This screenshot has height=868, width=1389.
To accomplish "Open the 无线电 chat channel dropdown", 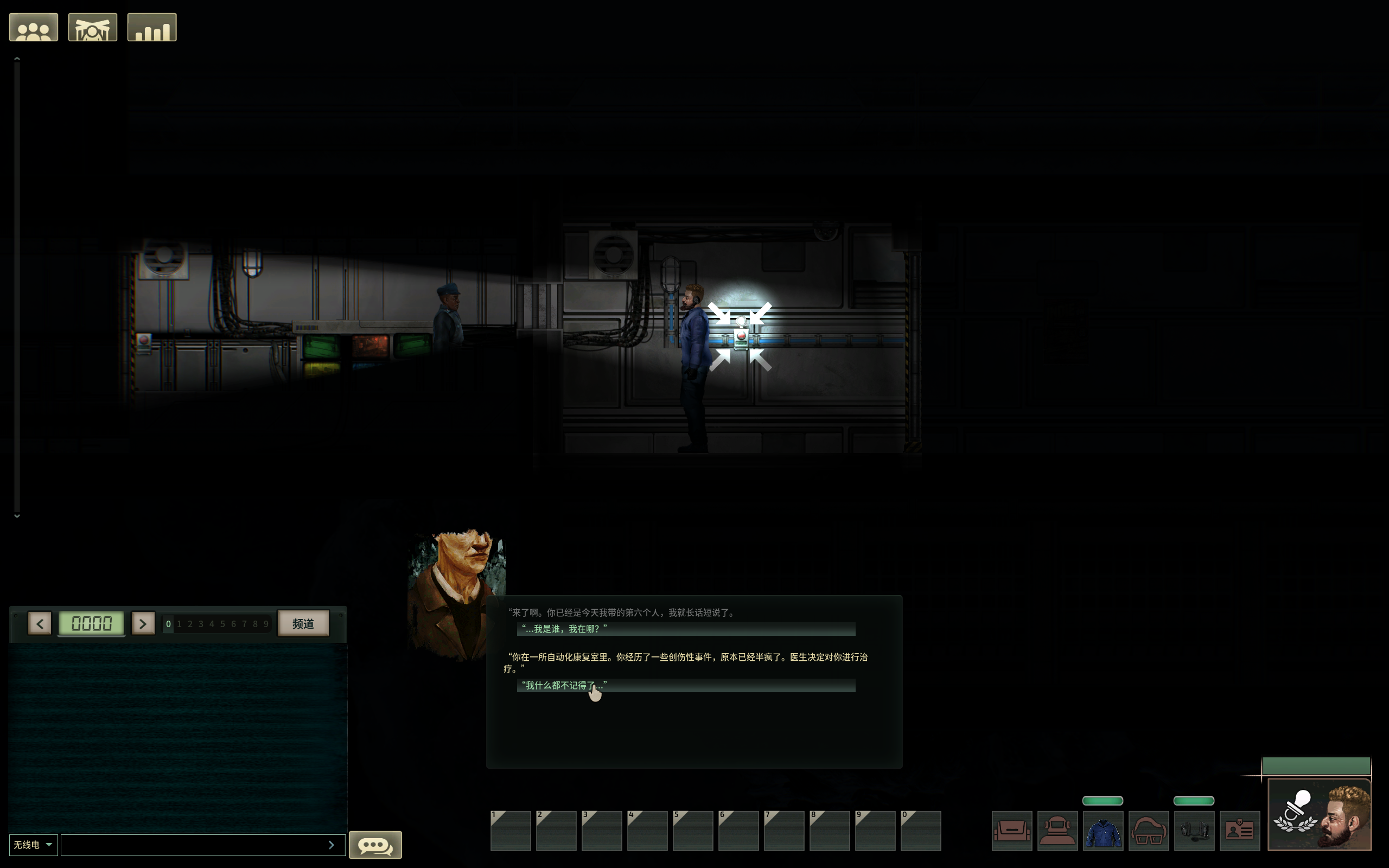I will point(33,844).
